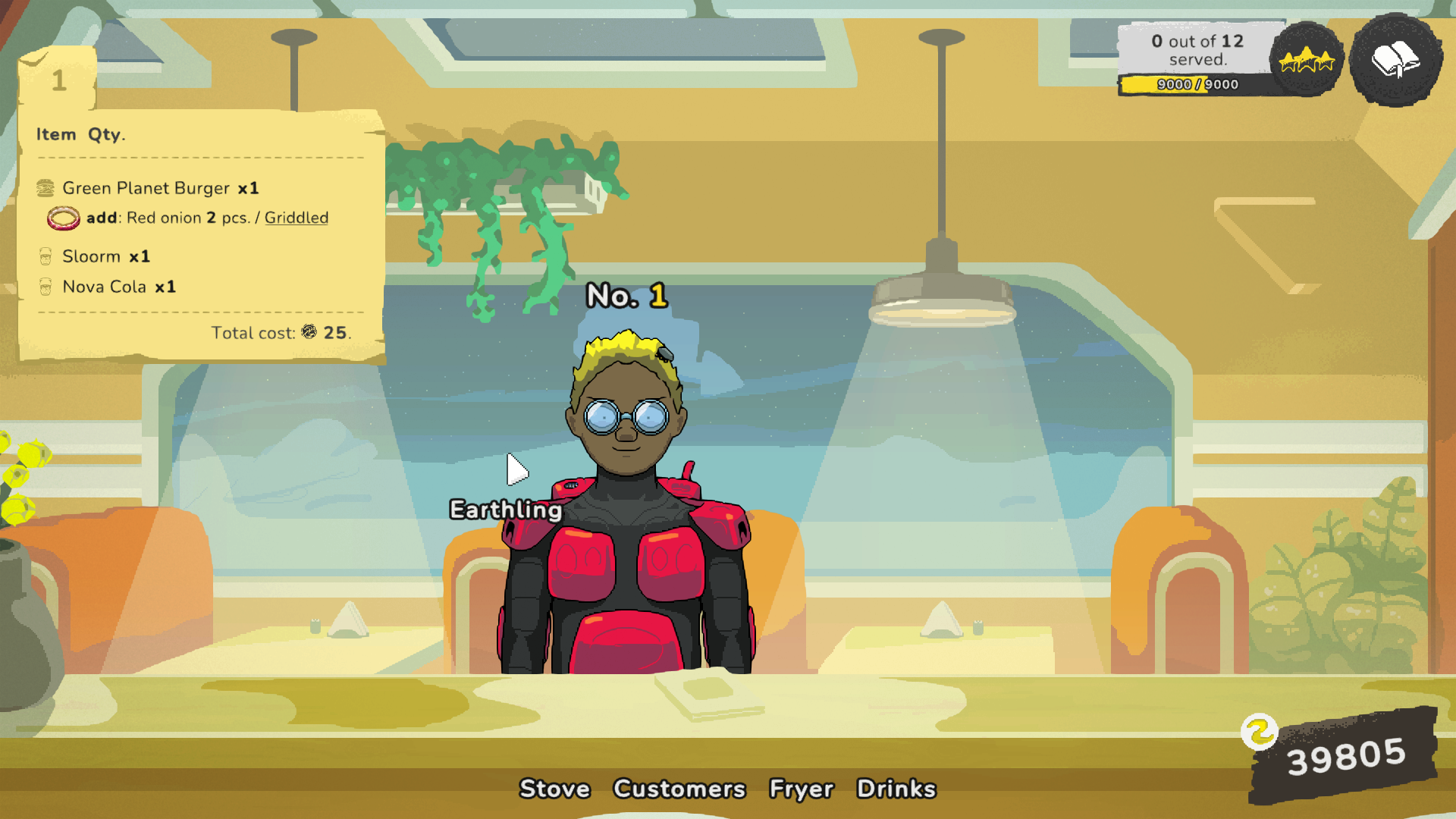The height and width of the screenshot is (819, 1456).
Task: Click the Sloorm drink cup icon
Action: [45, 256]
